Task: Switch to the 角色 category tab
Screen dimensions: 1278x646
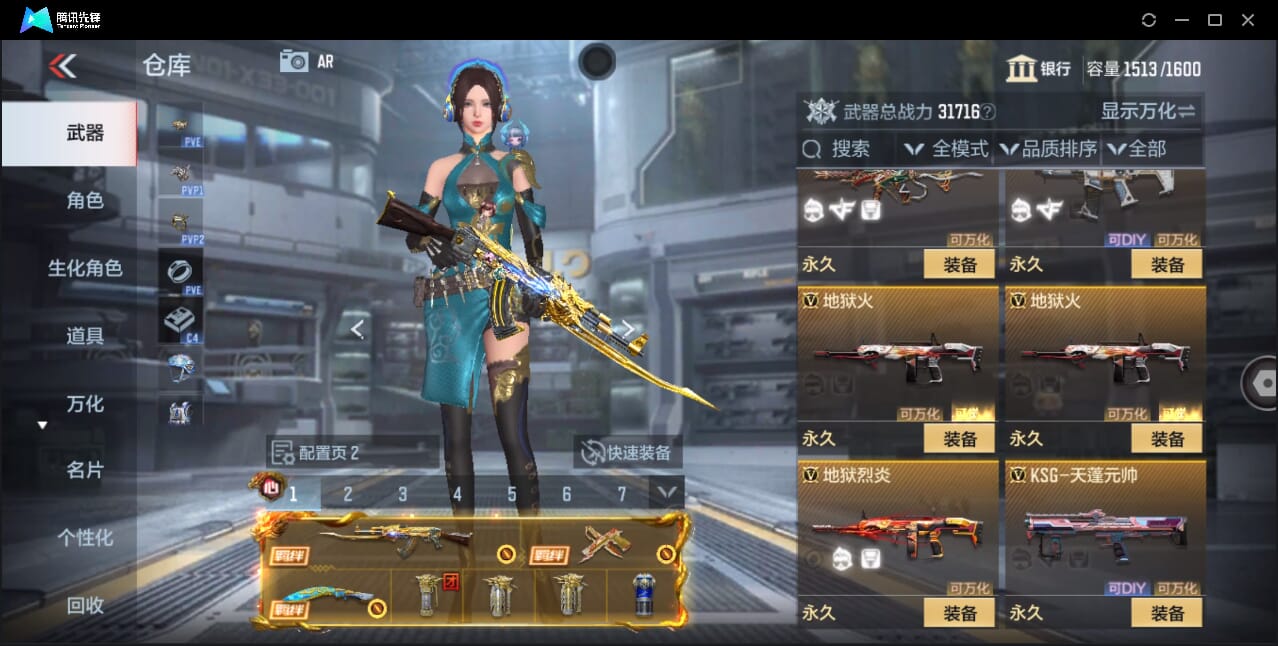Action: 85,201
